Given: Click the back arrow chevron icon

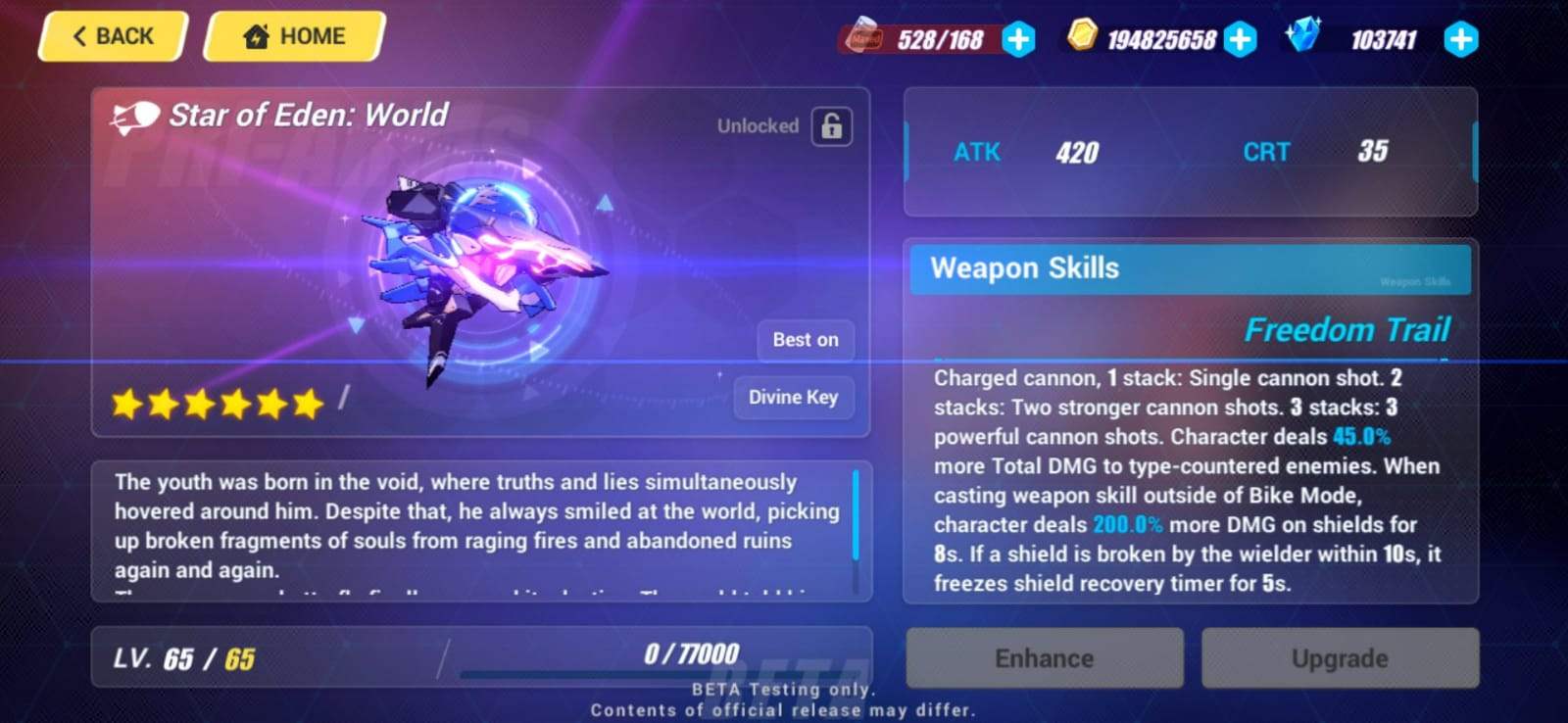Looking at the screenshot, I should coord(79,35).
